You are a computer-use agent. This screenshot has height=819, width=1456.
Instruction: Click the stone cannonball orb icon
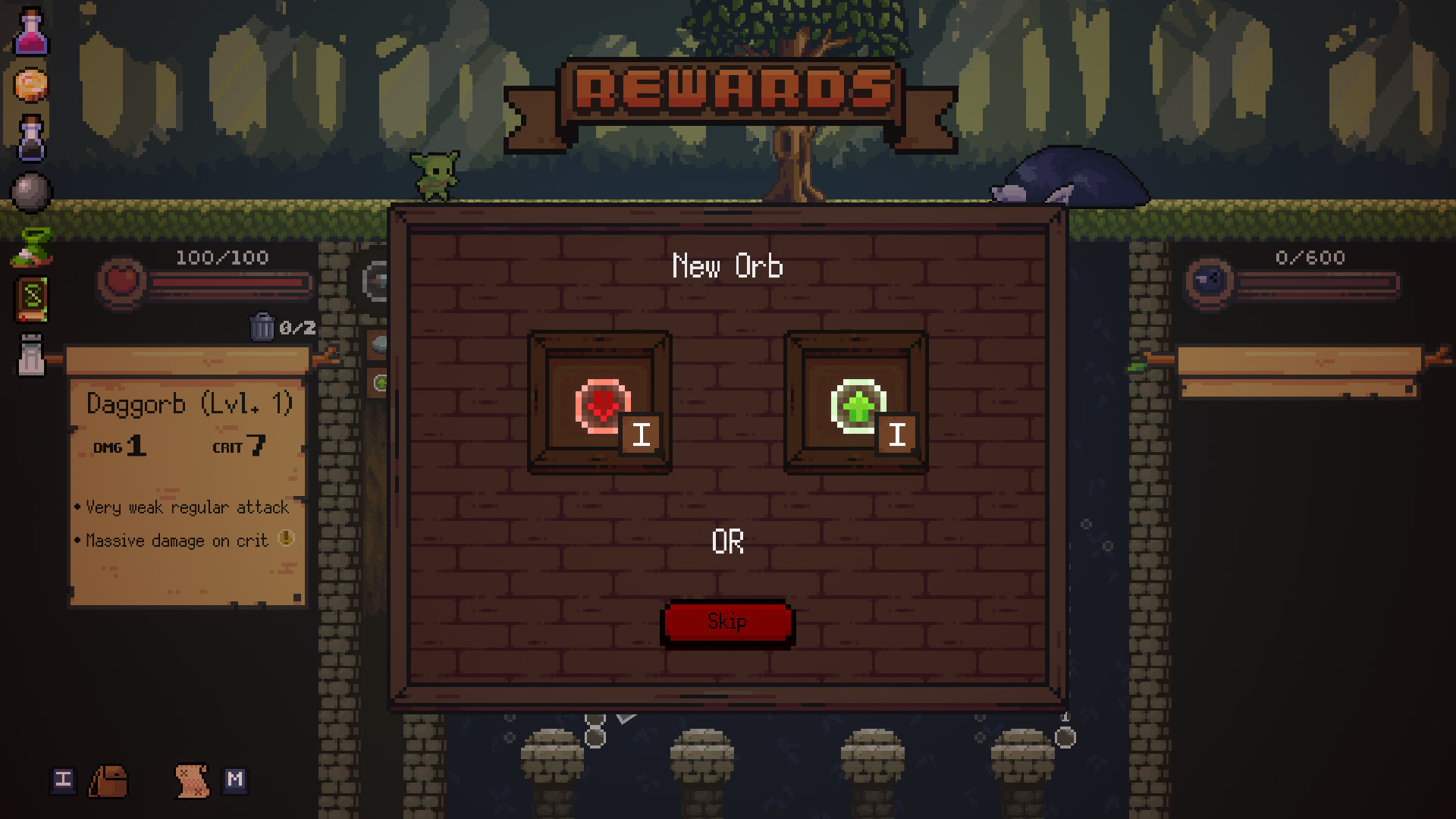[30, 191]
